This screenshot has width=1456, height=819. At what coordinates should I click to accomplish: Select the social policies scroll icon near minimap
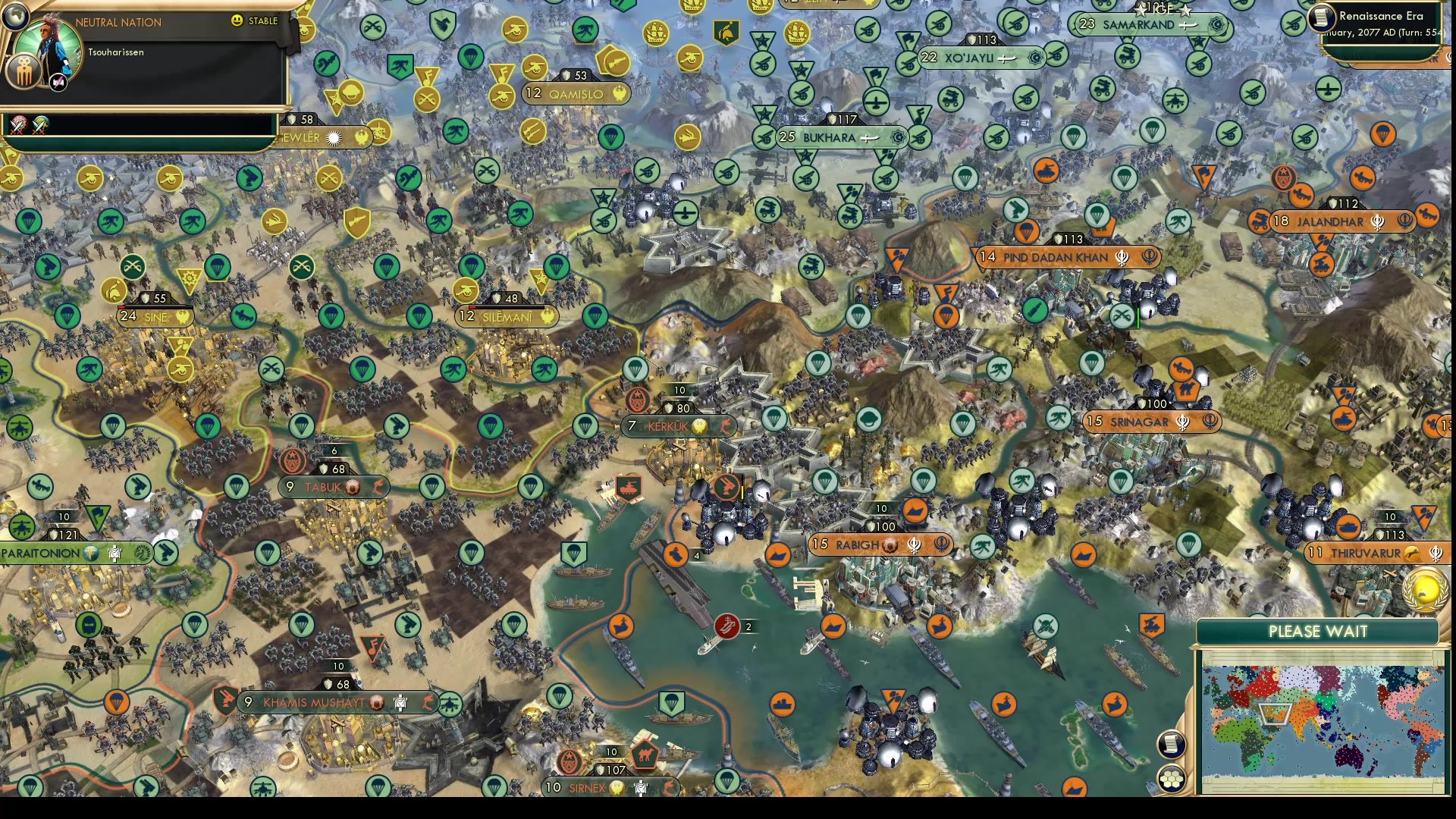[1173, 745]
